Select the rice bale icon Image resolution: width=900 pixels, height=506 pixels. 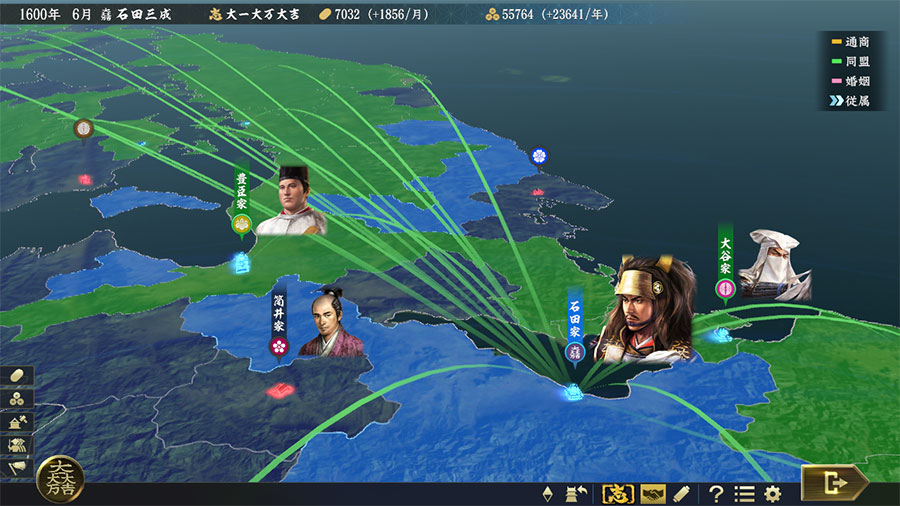click(19, 376)
